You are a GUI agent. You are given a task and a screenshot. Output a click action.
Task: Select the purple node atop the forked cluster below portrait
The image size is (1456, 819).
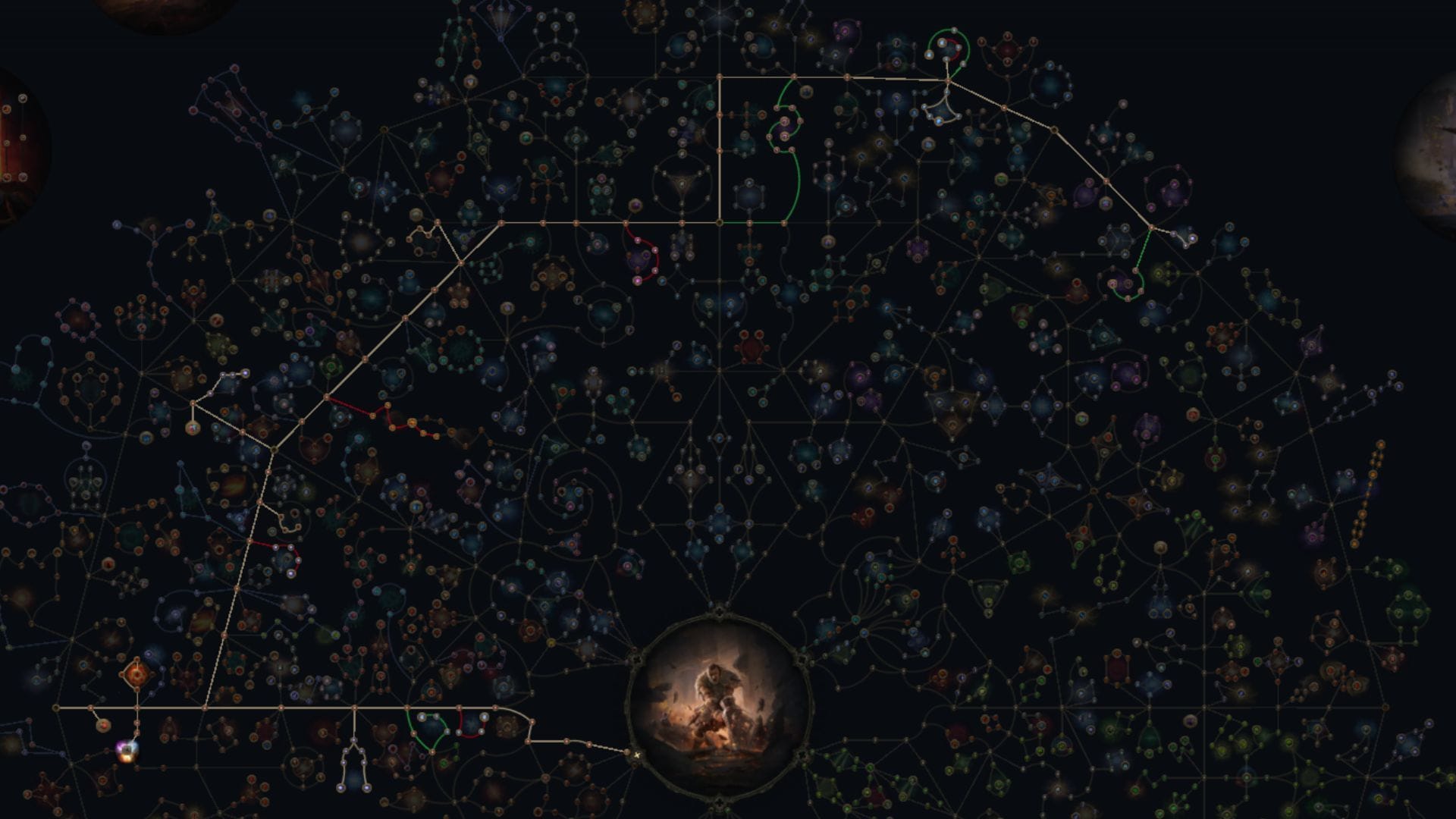pos(353,739)
